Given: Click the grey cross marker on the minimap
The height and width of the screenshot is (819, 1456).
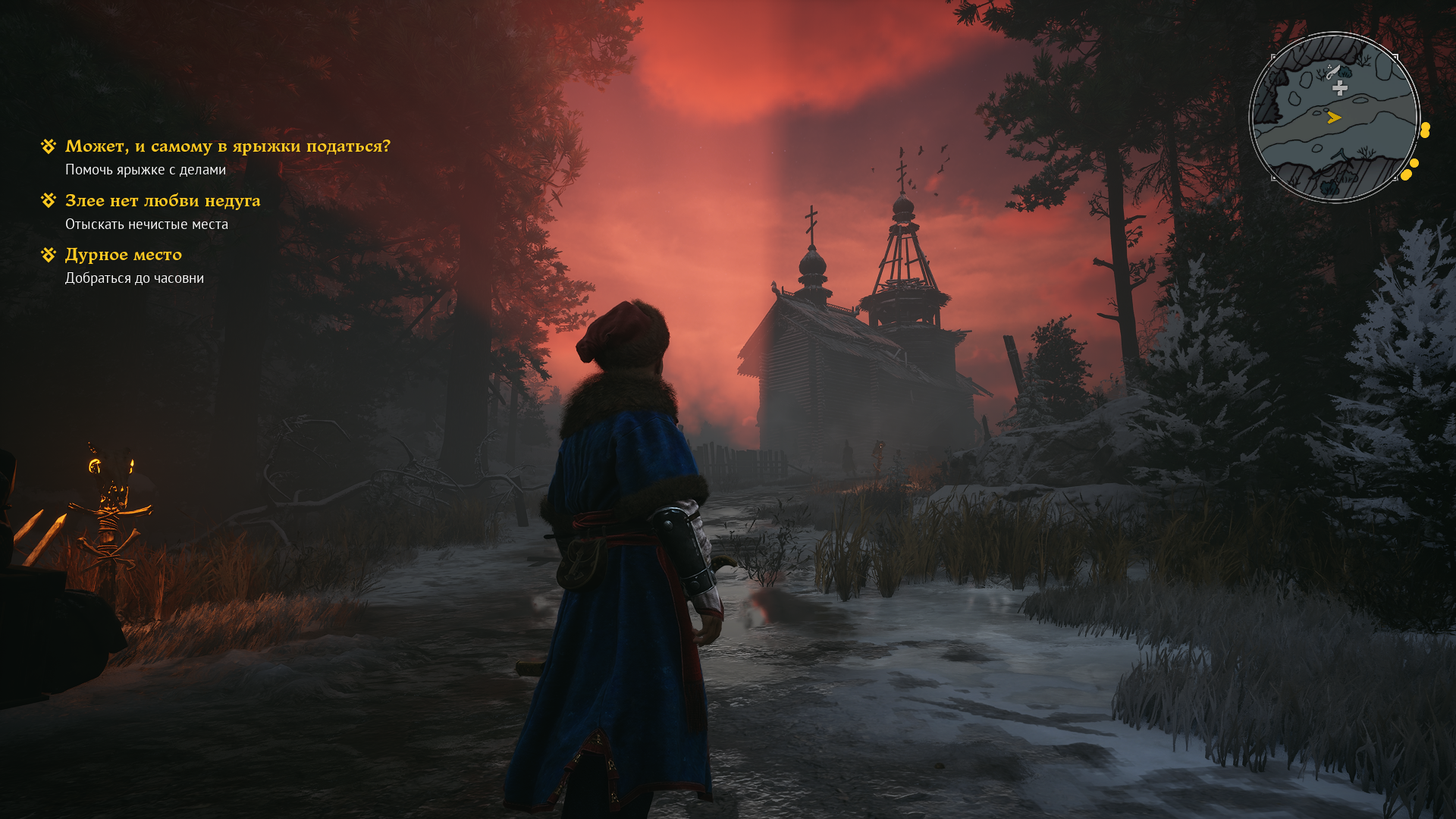Looking at the screenshot, I should [1340, 88].
